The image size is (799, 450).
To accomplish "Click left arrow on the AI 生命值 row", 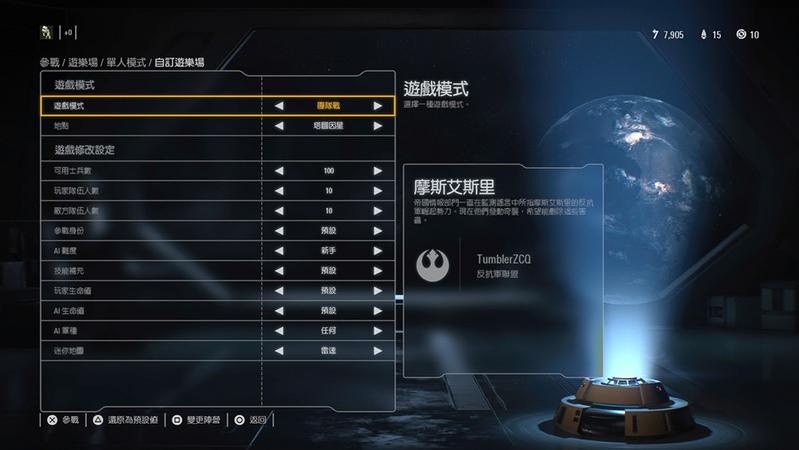I will [279, 311].
